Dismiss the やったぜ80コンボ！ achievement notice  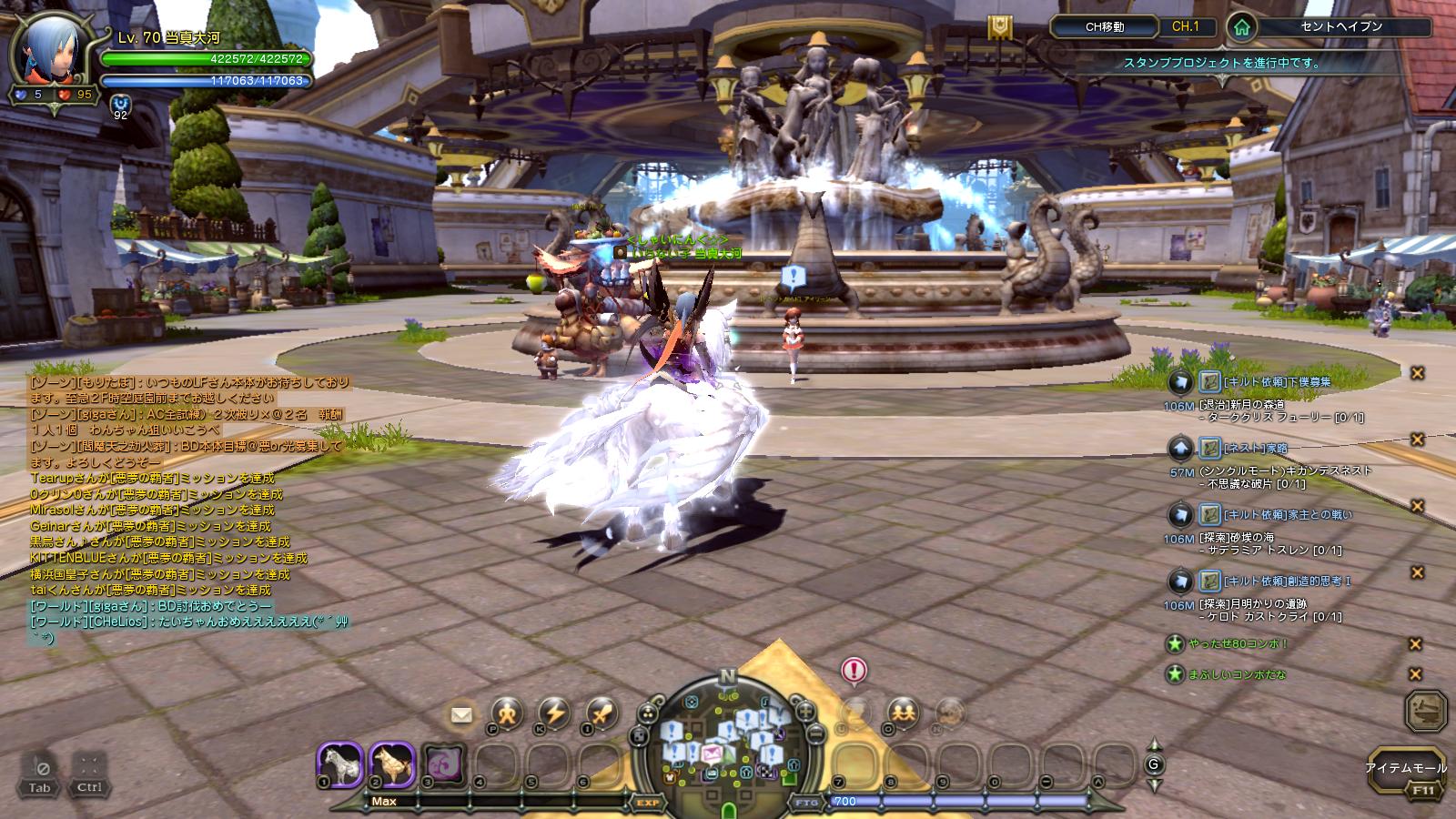pyautogui.click(x=1415, y=644)
